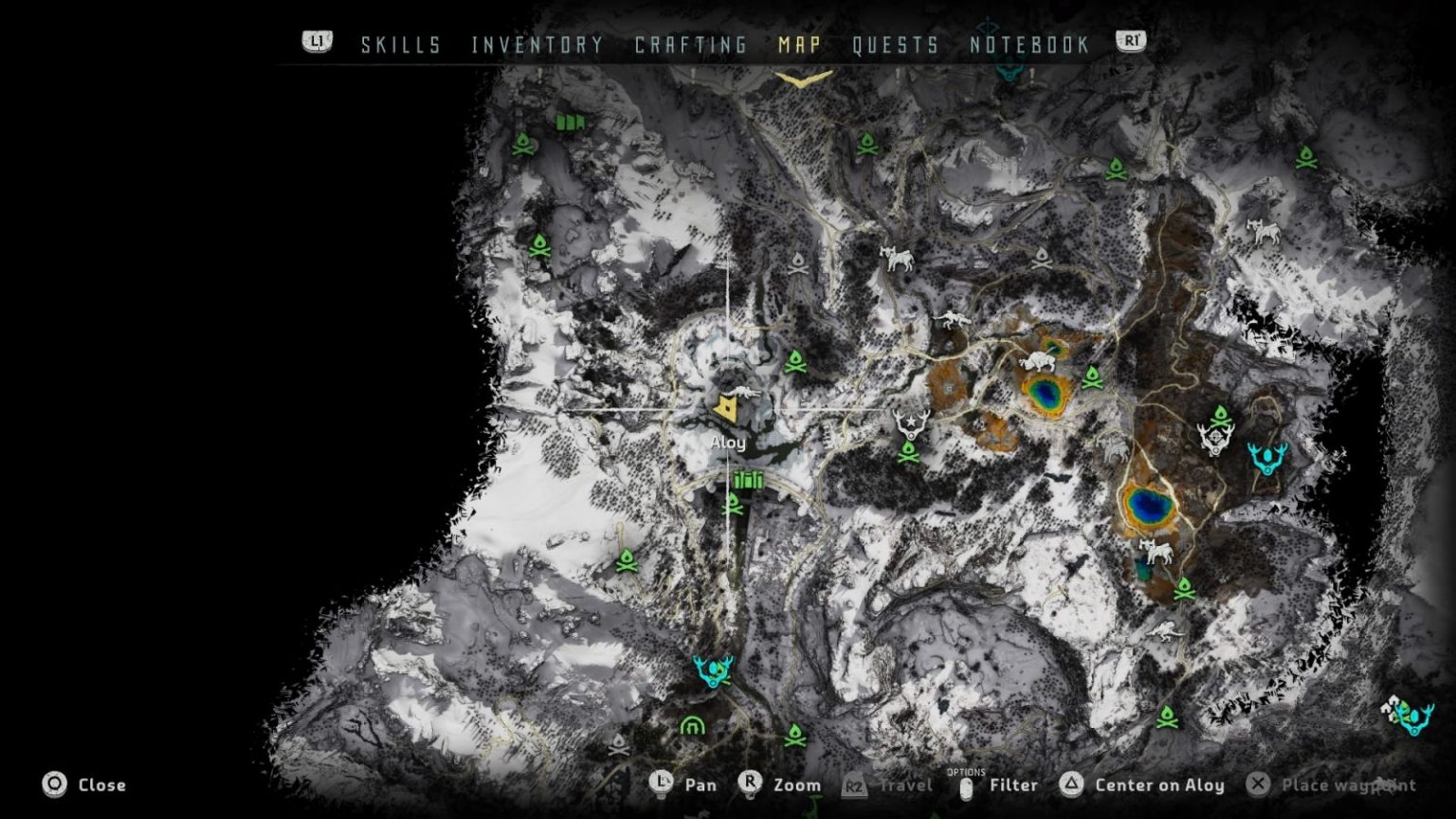Image resolution: width=1456 pixels, height=819 pixels.
Task: Select the green books collectible icon top left
Action: [573, 120]
